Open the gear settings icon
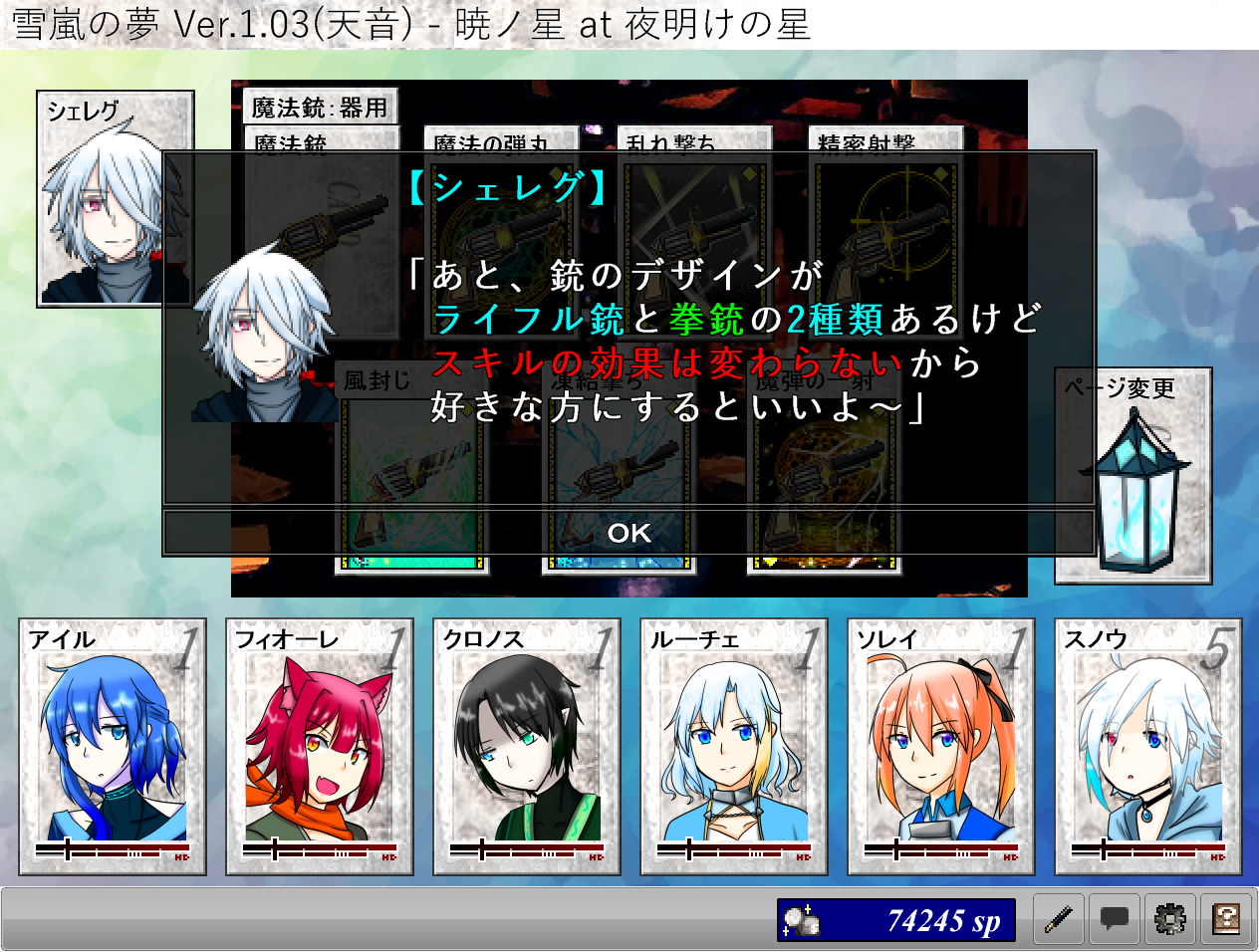 click(1170, 919)
